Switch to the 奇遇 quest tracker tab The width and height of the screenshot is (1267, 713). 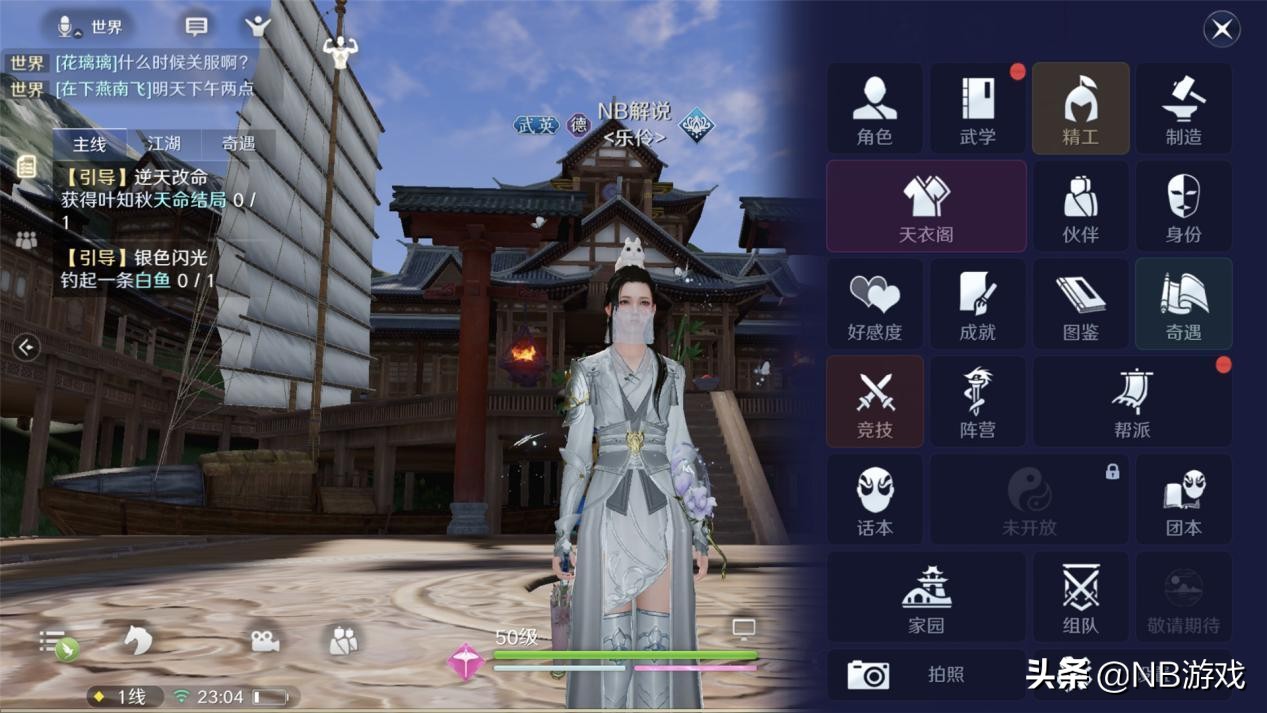tap(238, 144)
